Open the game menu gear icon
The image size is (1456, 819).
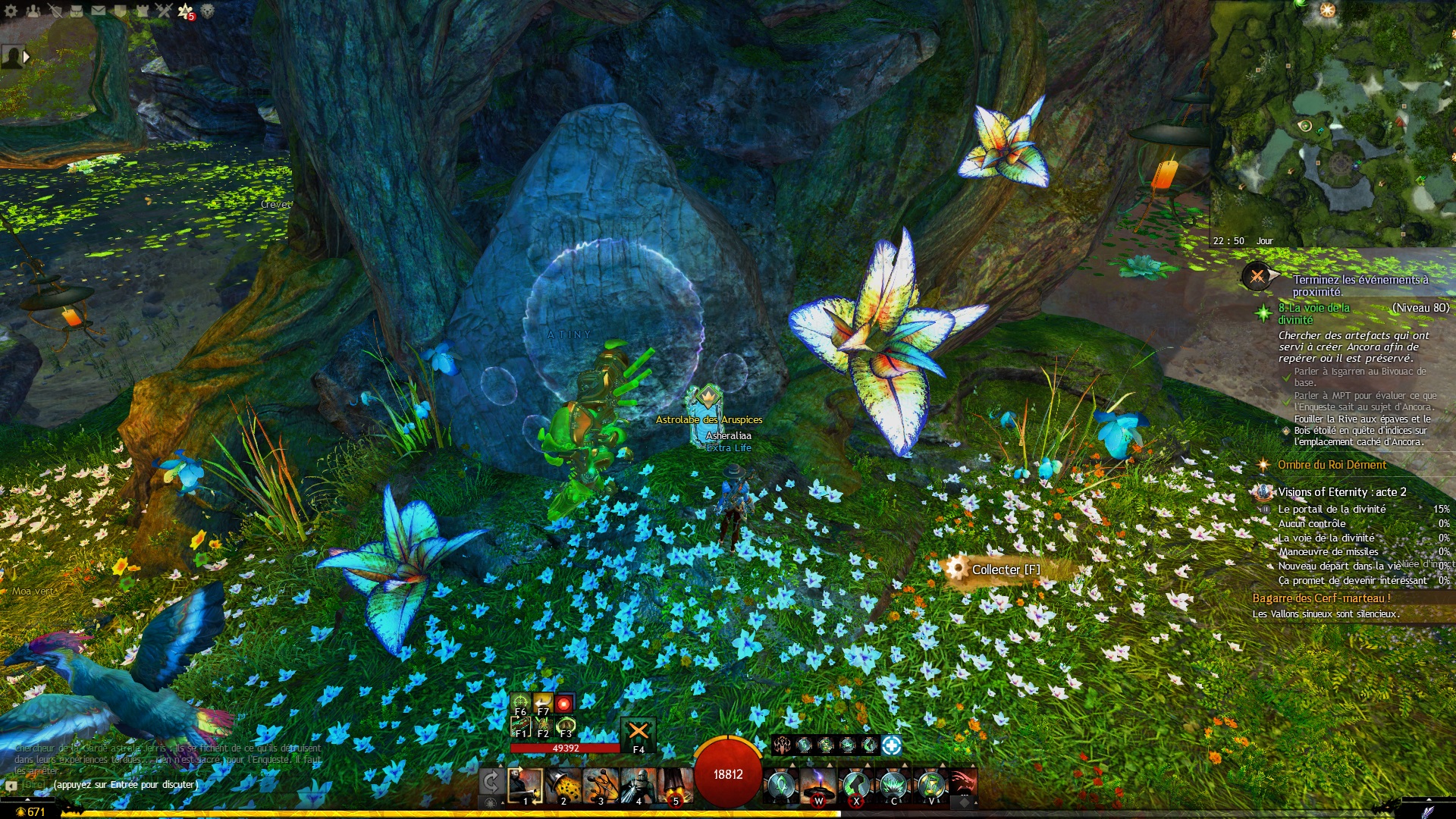click(x=11, y=11)
